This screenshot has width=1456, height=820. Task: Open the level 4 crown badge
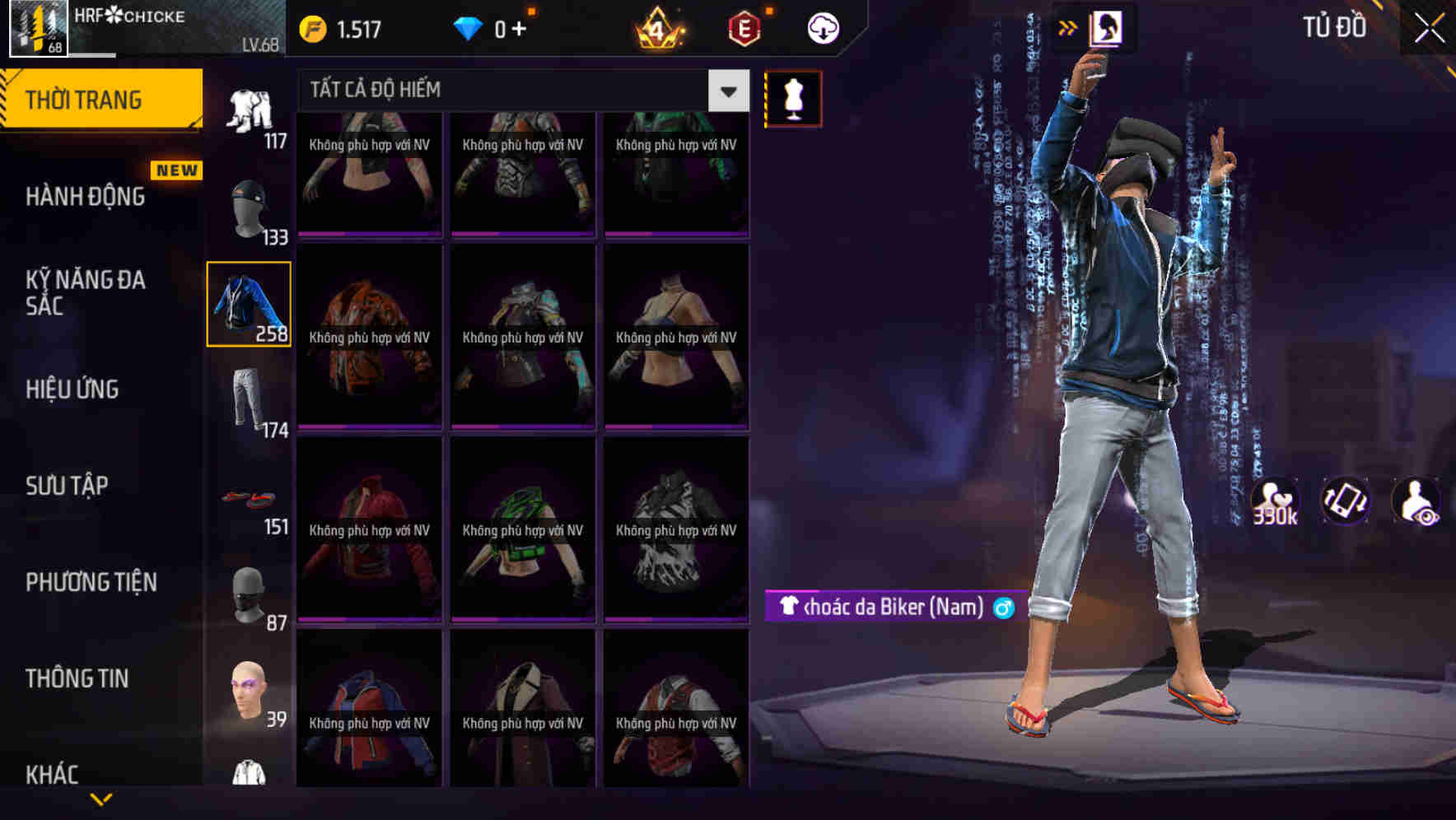tap(659, 27)
